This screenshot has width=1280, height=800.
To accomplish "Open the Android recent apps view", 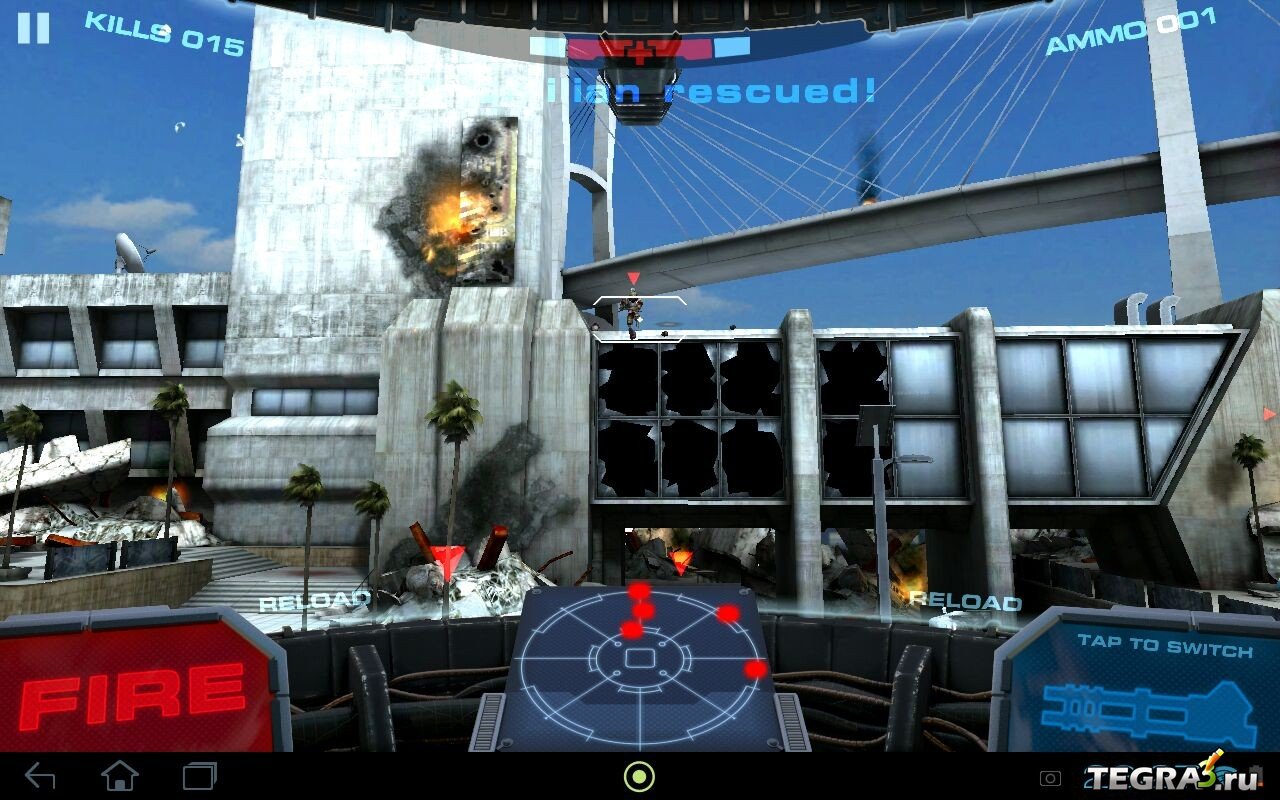I will (x=199, y=776).
